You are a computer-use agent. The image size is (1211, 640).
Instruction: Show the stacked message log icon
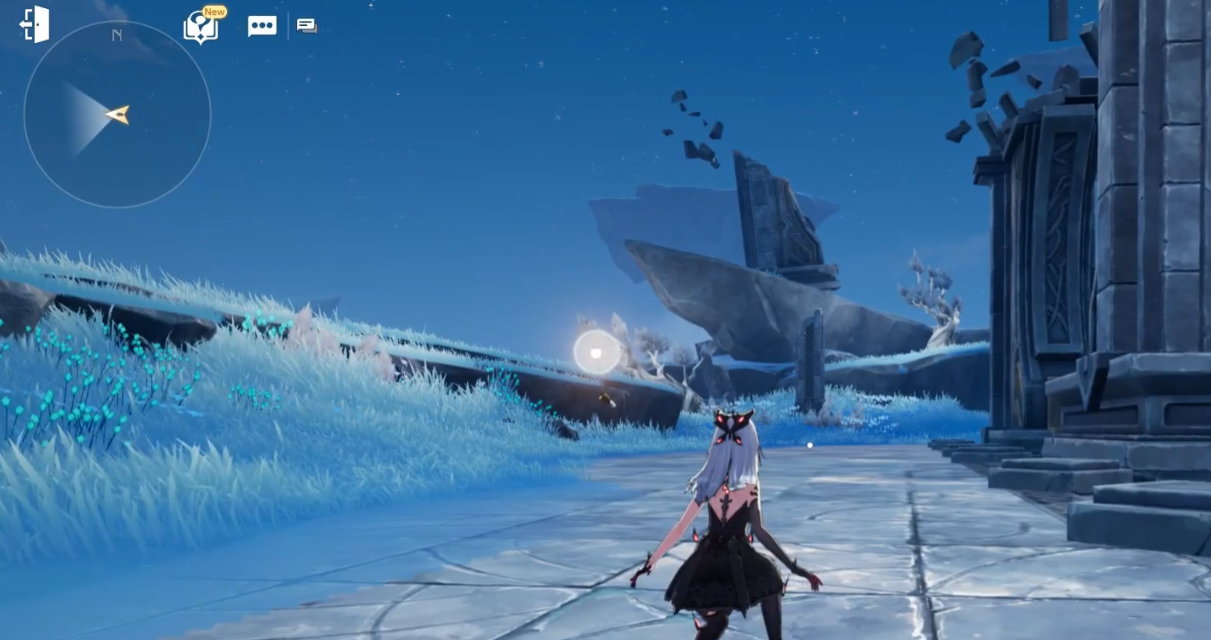click(x=307, y=26)
